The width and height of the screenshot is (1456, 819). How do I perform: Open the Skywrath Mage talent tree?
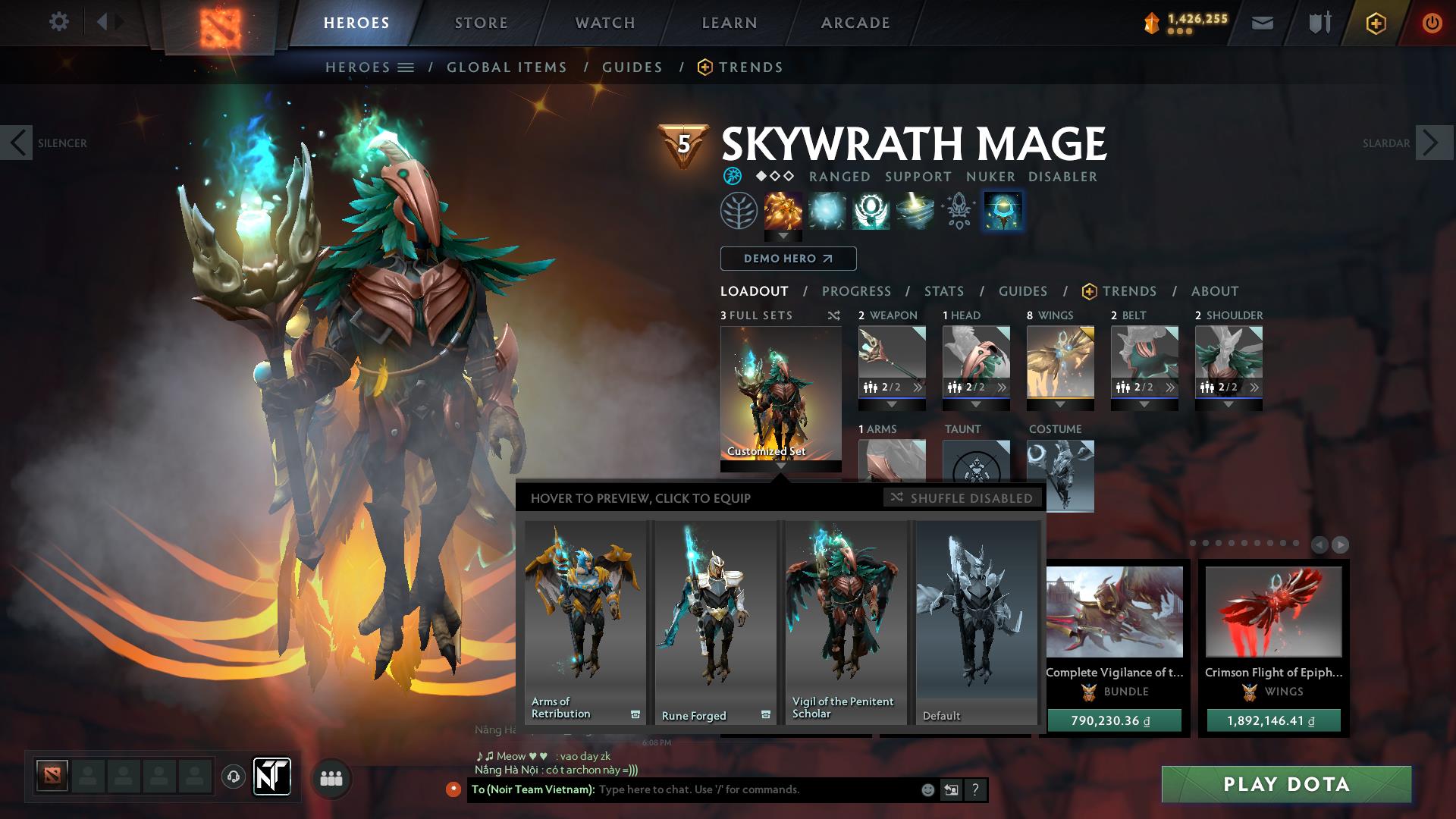[739, 211]
